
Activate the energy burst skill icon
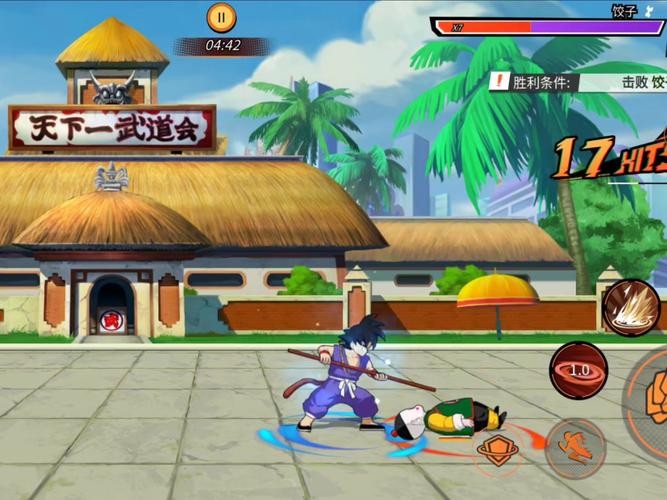631,307
